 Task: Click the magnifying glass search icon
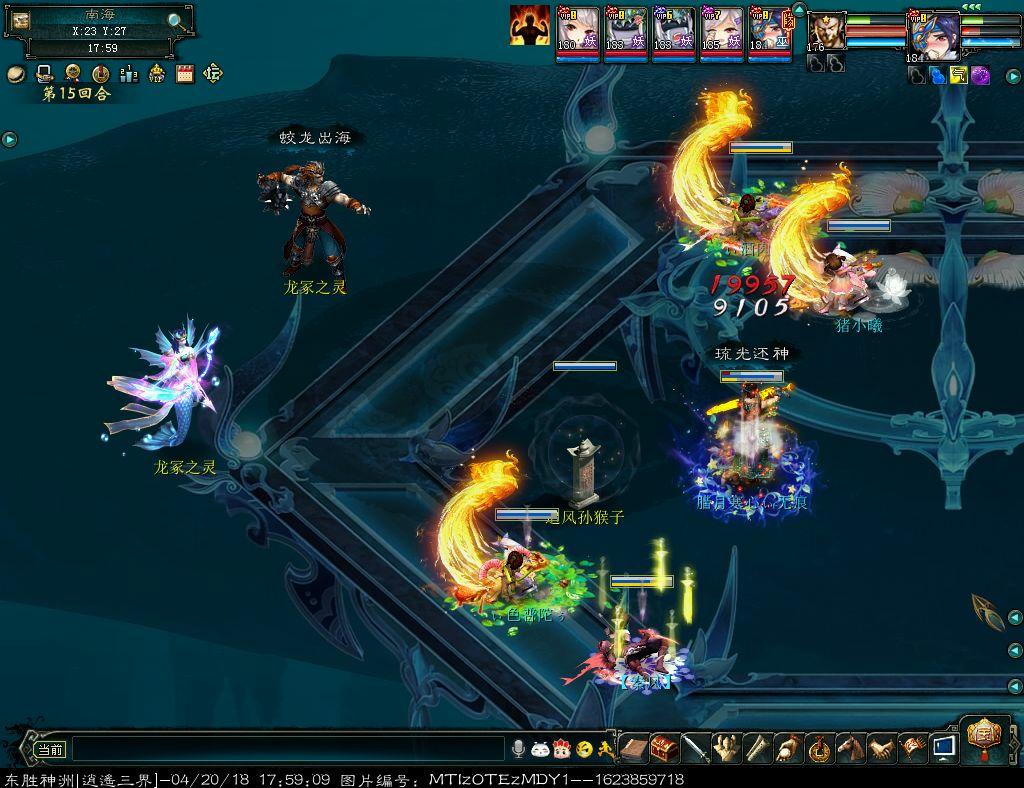[x=175, y=21]
